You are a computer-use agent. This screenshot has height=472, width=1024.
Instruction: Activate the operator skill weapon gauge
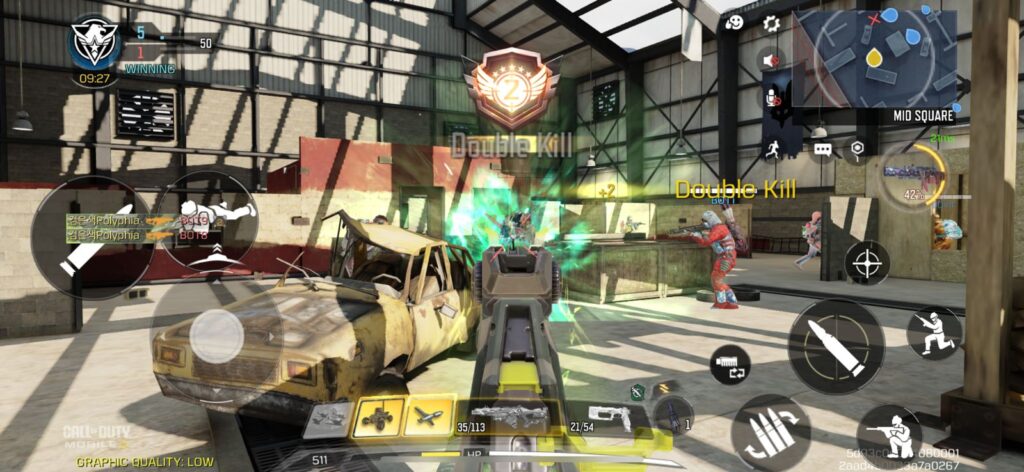(916, 174)
